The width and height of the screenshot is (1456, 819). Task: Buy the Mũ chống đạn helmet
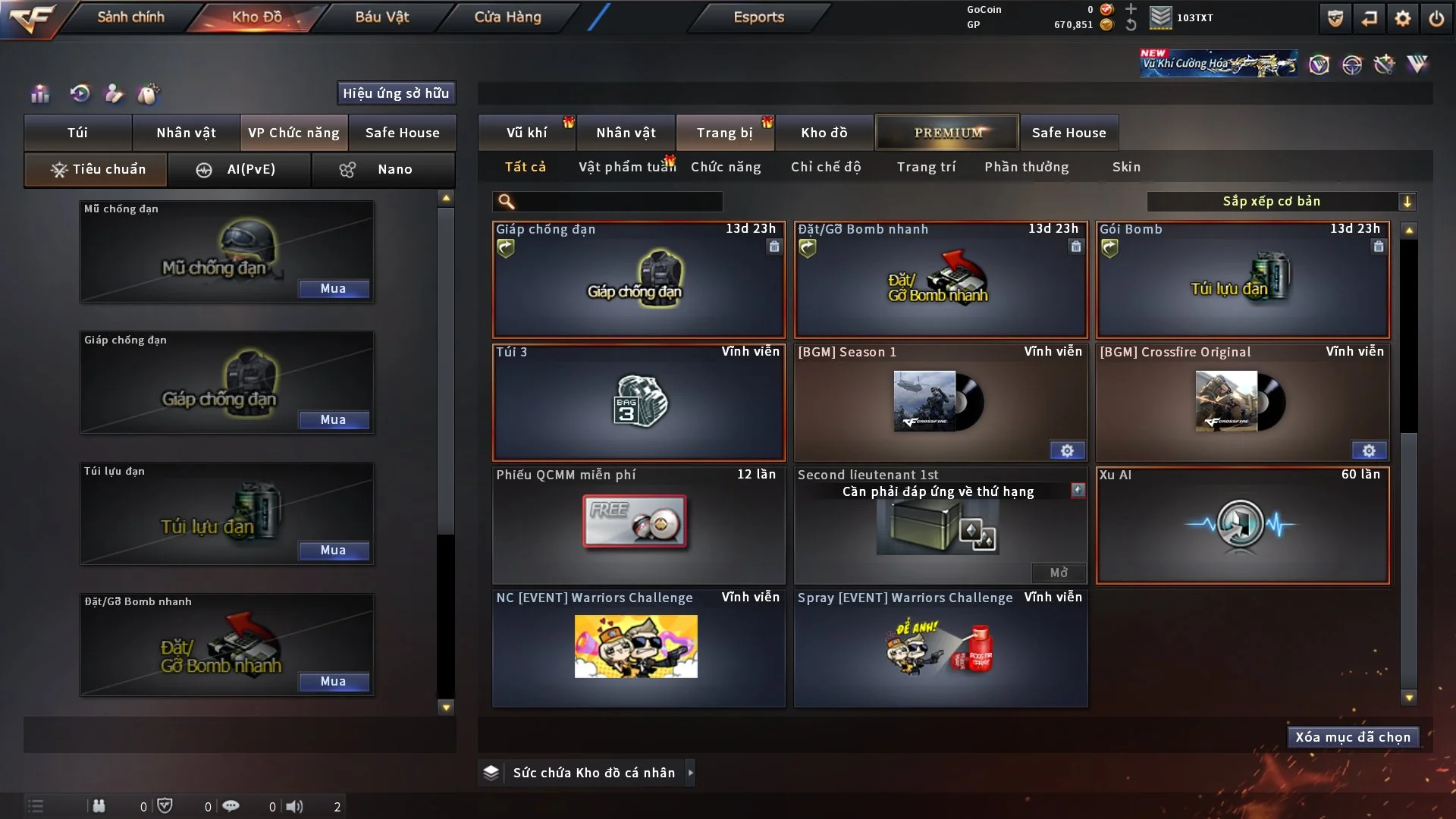click(334, 289)
